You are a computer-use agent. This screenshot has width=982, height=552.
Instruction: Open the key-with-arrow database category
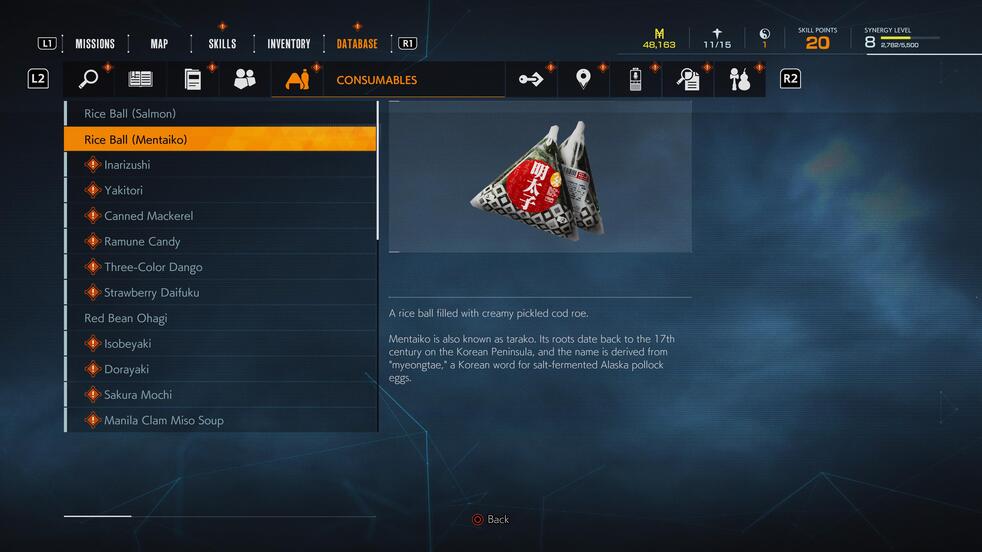coord(531,80)
